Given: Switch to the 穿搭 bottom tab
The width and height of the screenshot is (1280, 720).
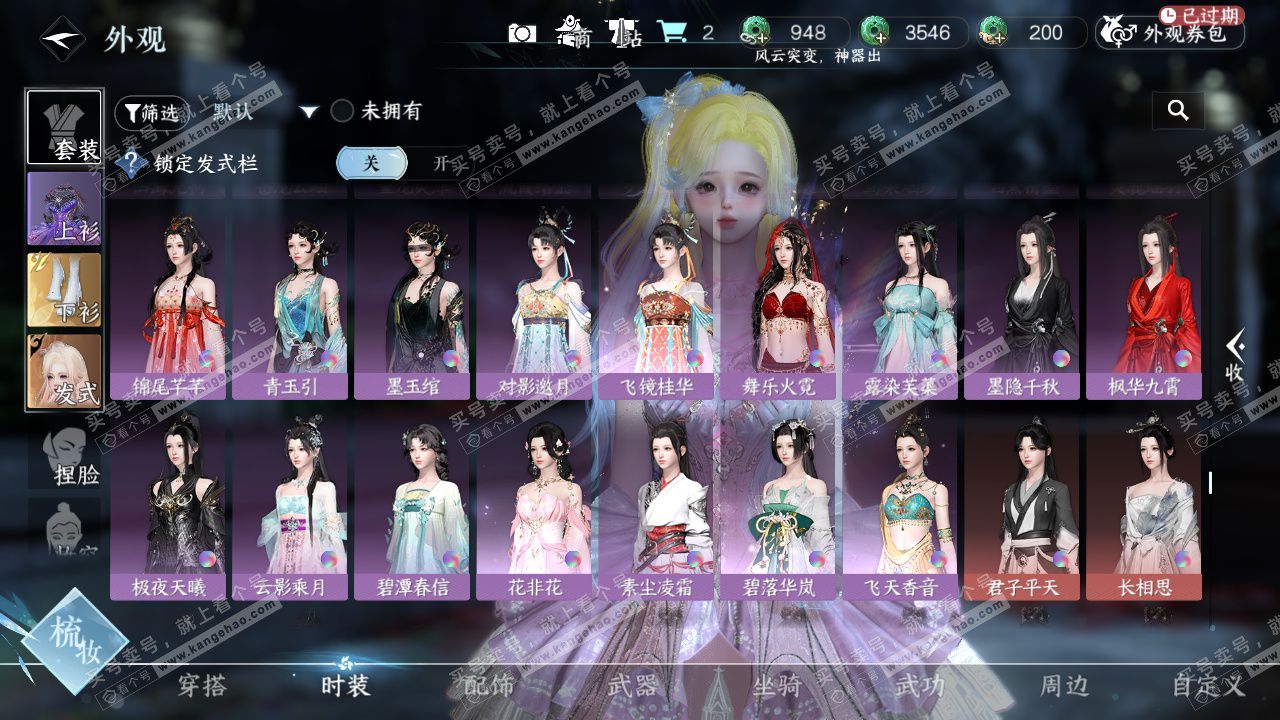Looking at the screenshot, I should [x=202, y=686].
